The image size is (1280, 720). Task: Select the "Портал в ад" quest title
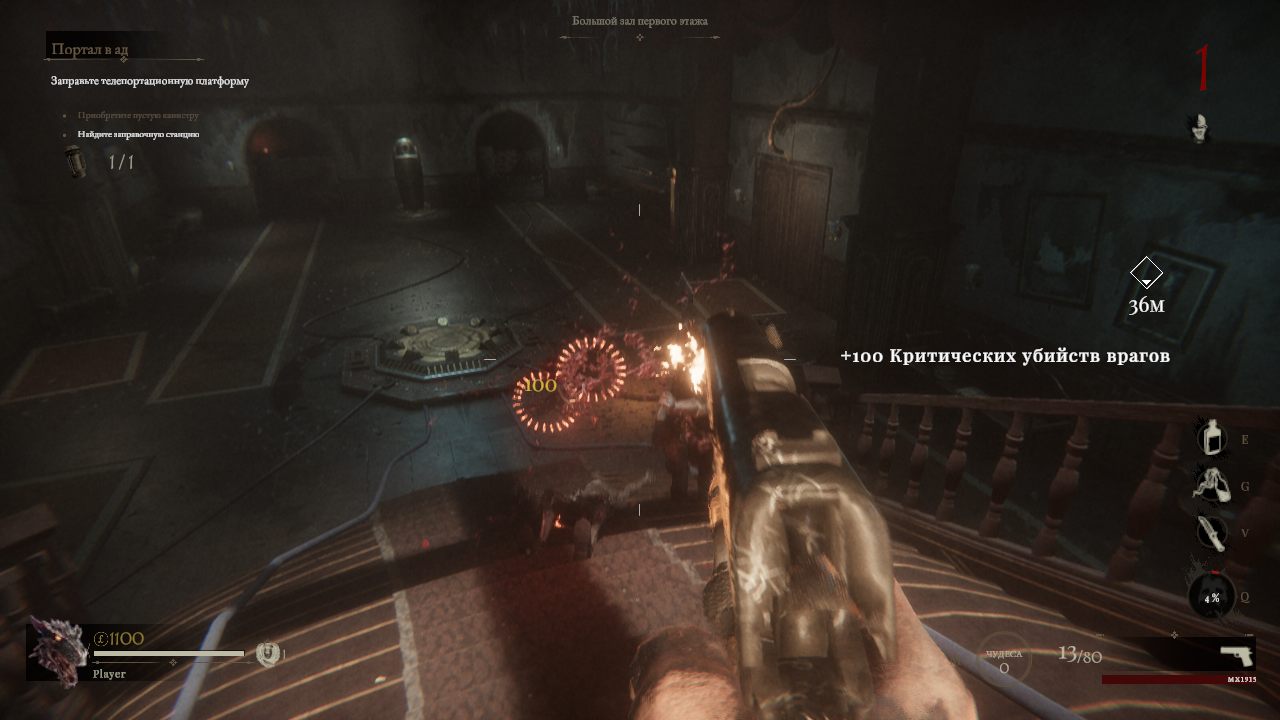coord(90,49)
